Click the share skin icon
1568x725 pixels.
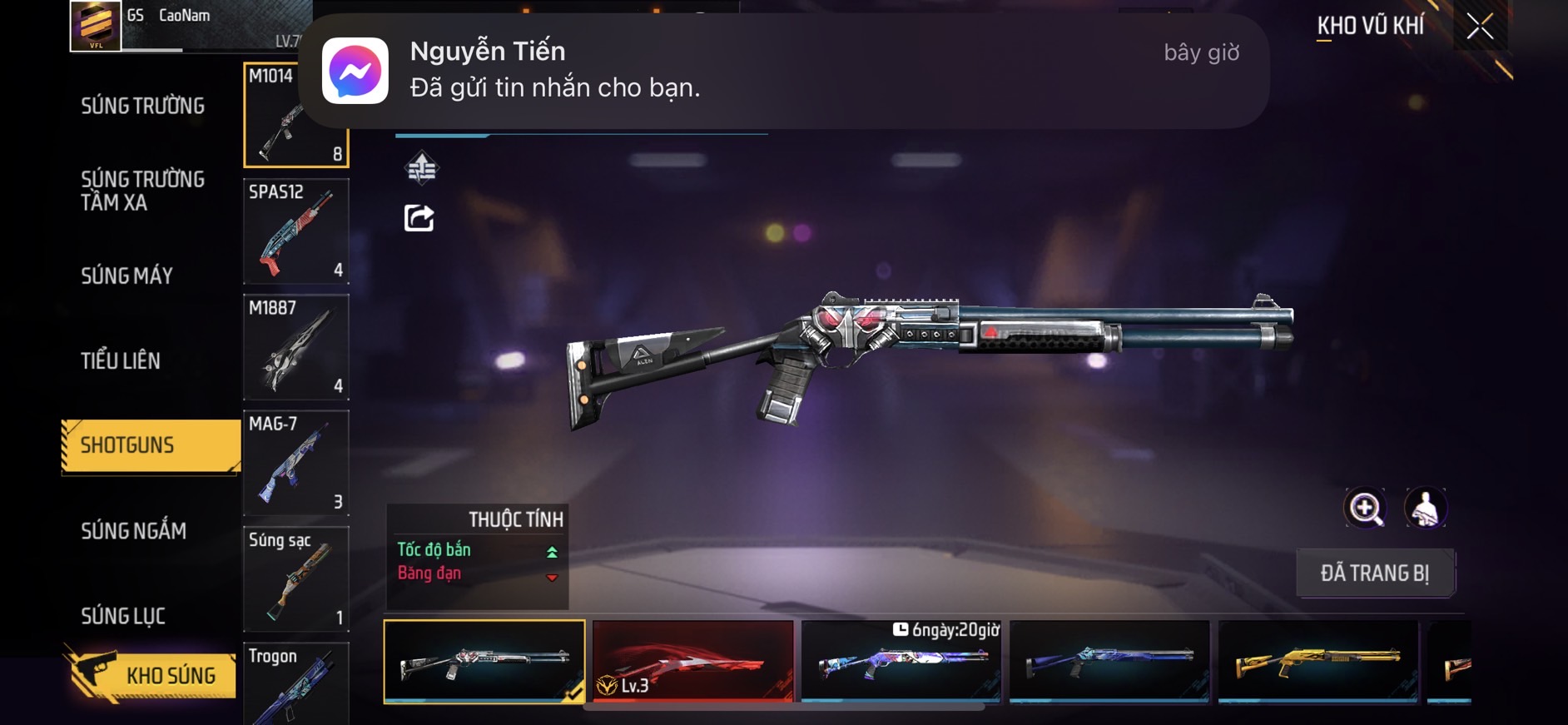click(x=419, y=218)
